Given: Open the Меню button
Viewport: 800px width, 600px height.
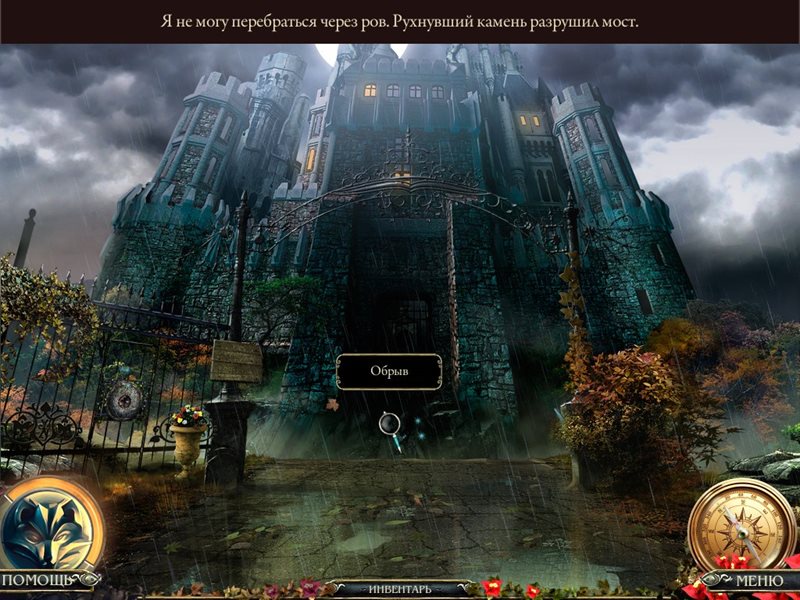Looking at the screenshot, I should pos(758,580).
